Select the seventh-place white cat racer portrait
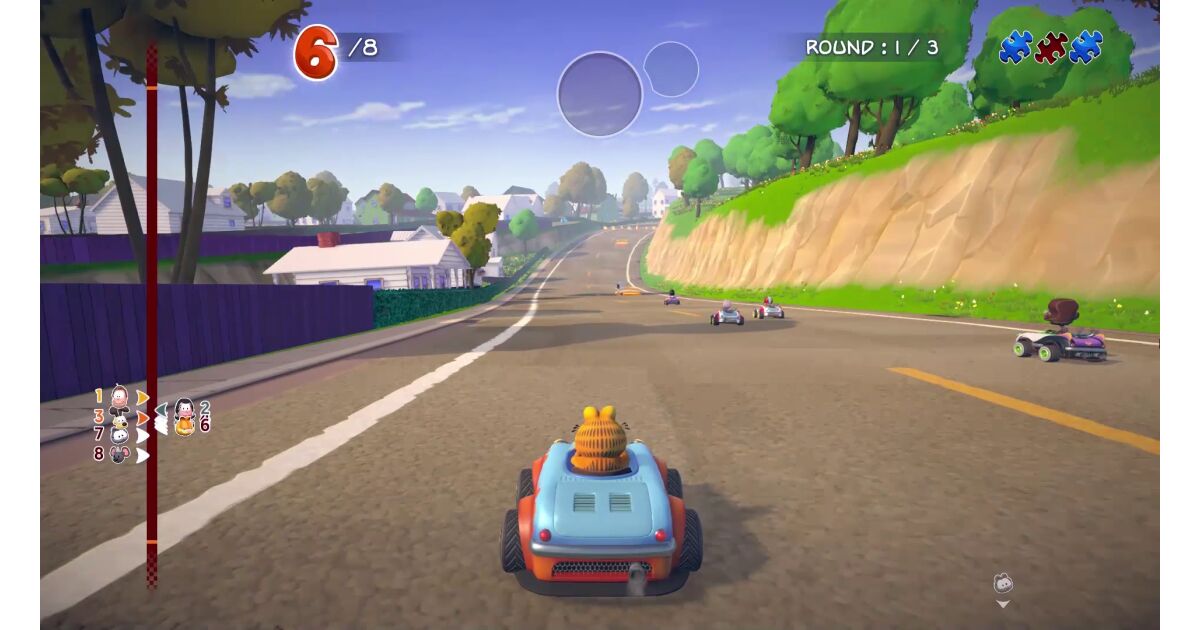 click(119, 435)
